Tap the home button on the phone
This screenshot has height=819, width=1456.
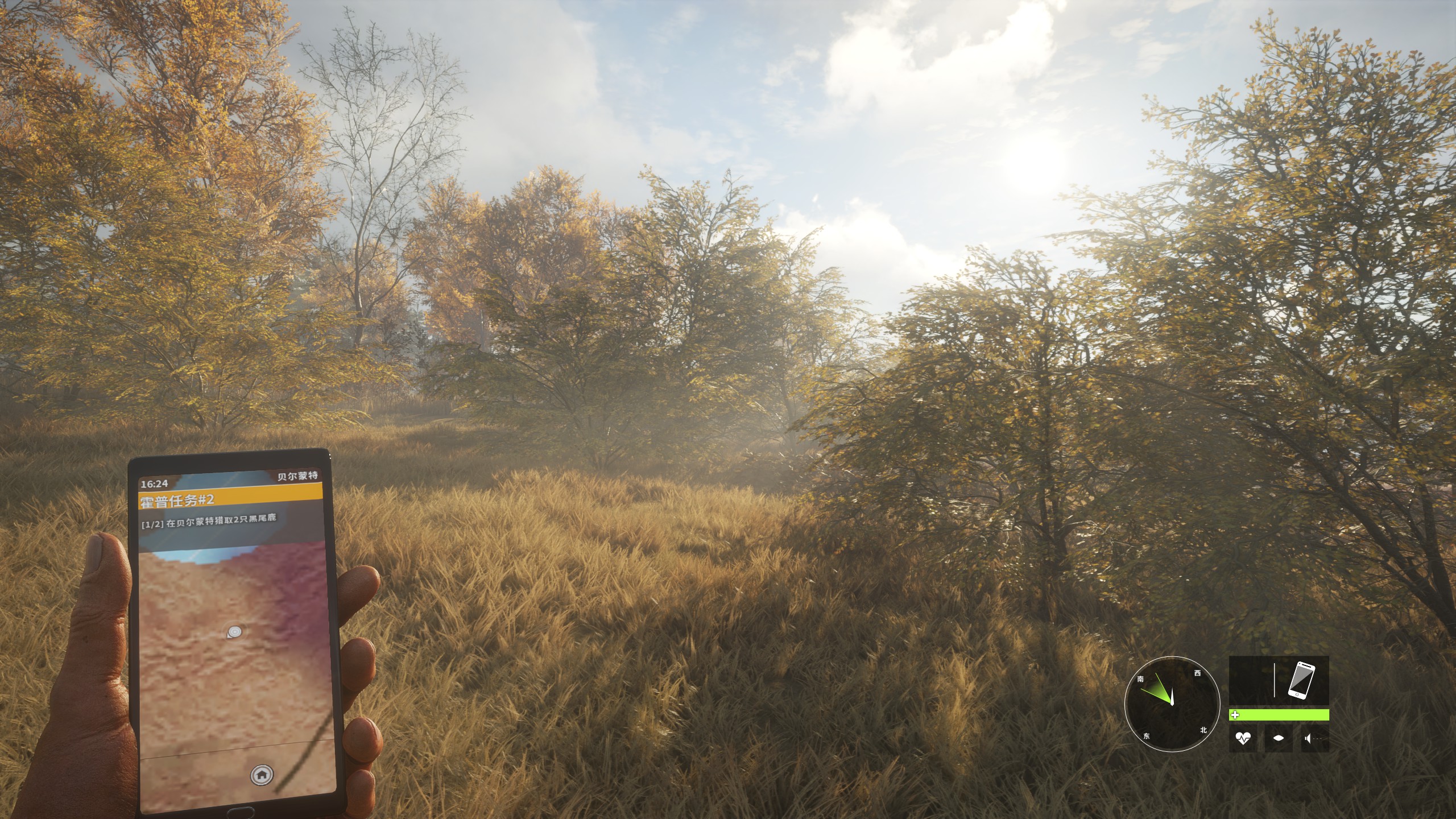tap(262, 774)
